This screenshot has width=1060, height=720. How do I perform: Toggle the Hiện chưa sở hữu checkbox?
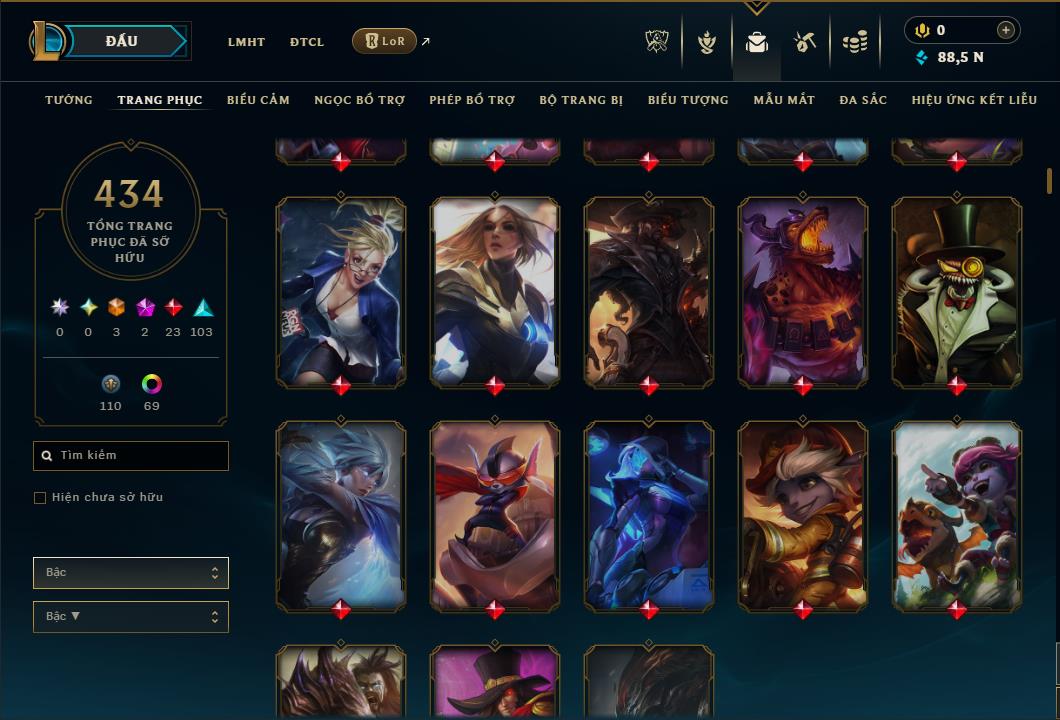click(x=40, y=498)
